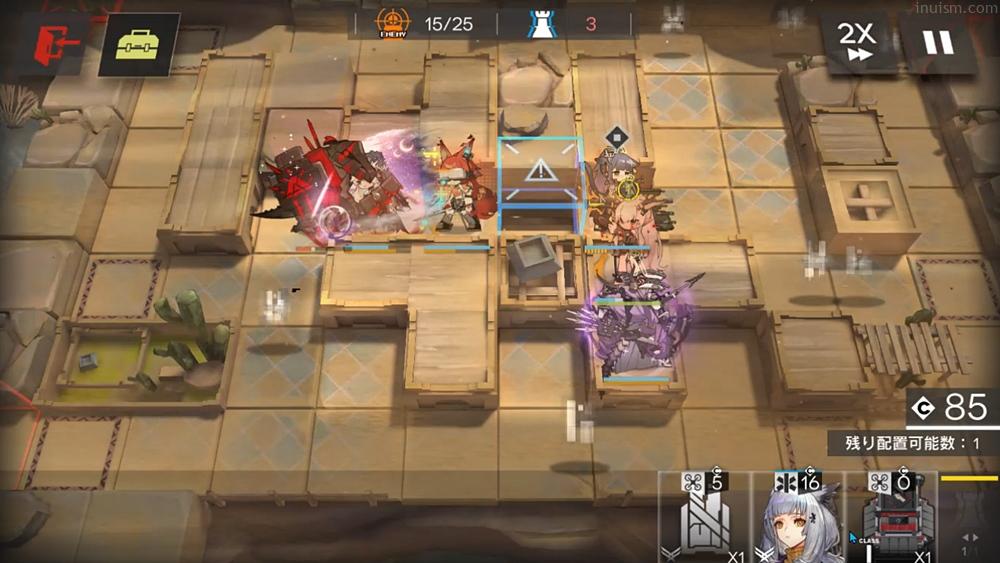Image resolution: width=1000 pixels, height=563 pixels.
Task: Exit the stage with the red door button
Action: (x=53, y=43)
